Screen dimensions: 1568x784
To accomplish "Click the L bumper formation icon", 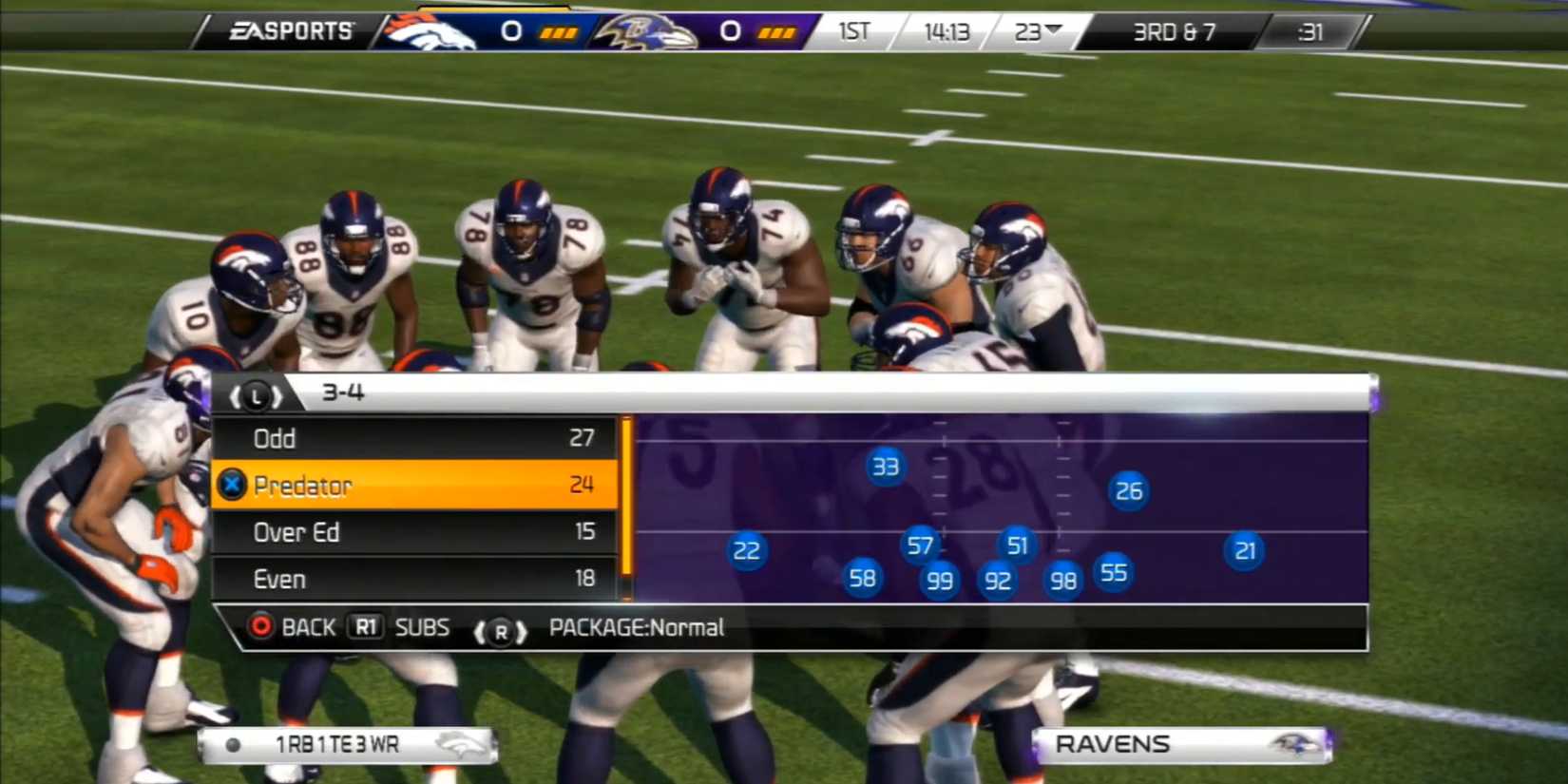I will click(x=255, y=394).
